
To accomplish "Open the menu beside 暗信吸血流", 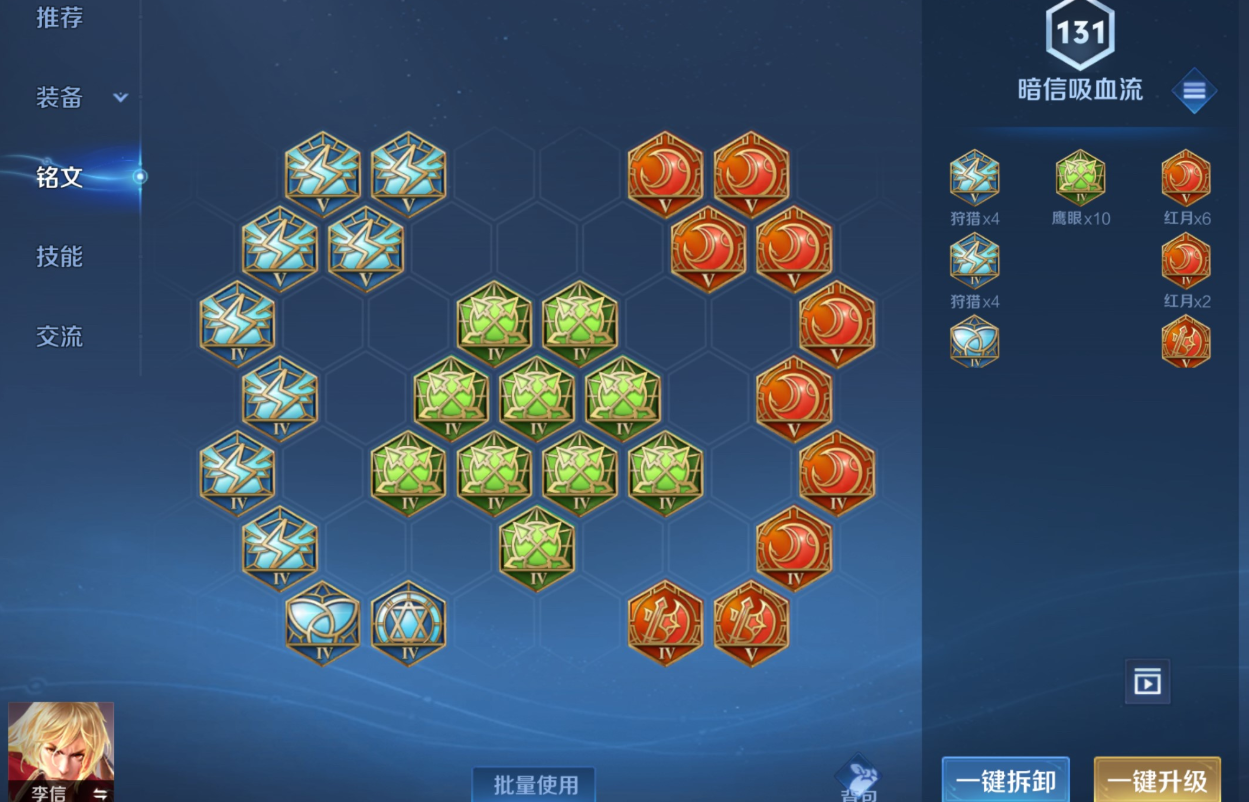I will point(1194,91).
